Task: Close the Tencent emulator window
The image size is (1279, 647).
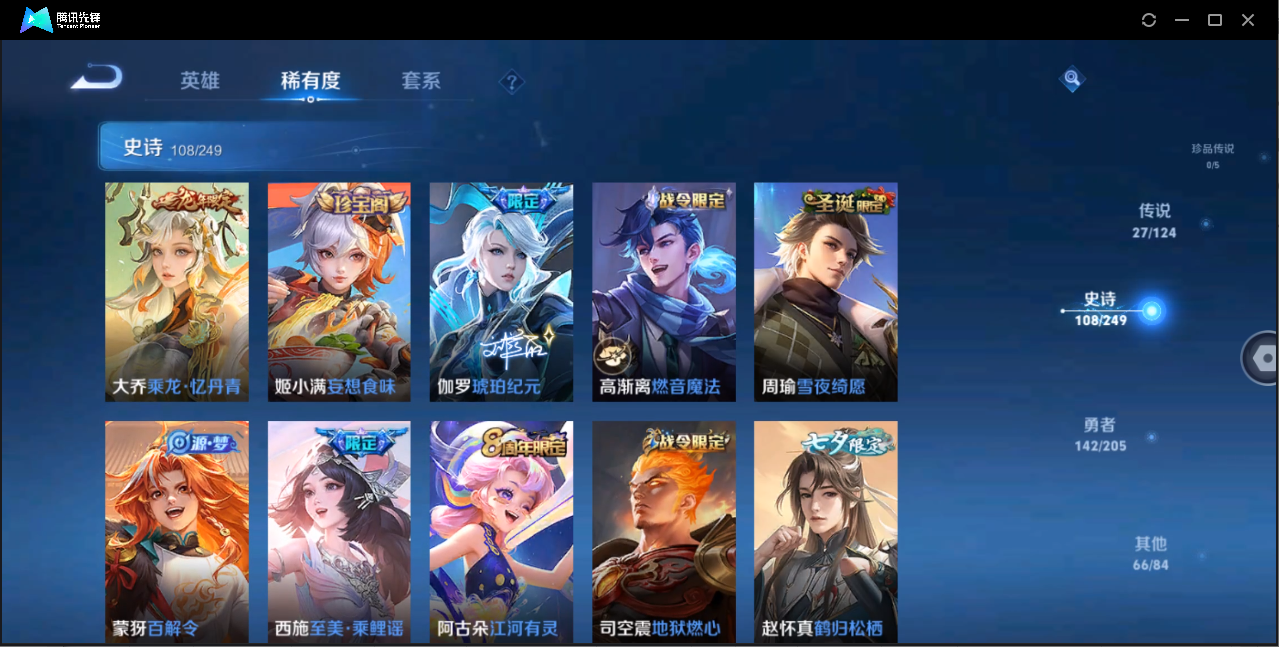Action: coord(1248,20)
